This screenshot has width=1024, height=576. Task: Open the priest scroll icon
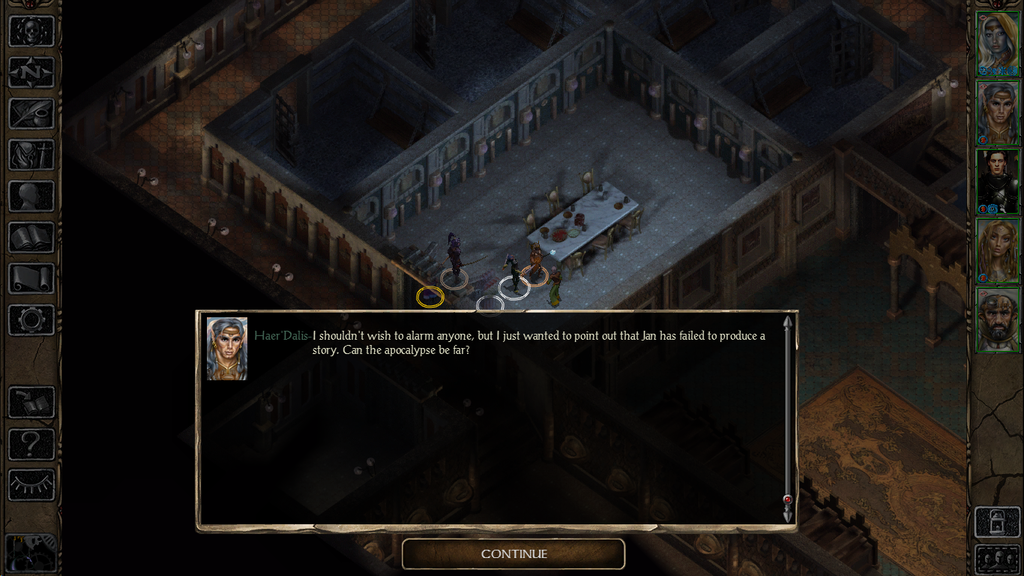31,278
